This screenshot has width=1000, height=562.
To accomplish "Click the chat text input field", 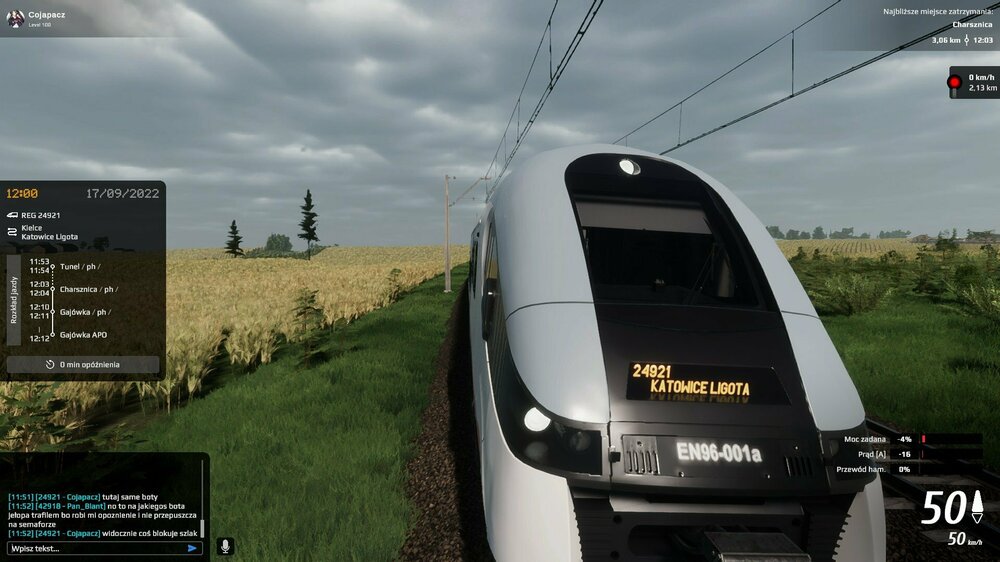I will click(x=95, y=548).
